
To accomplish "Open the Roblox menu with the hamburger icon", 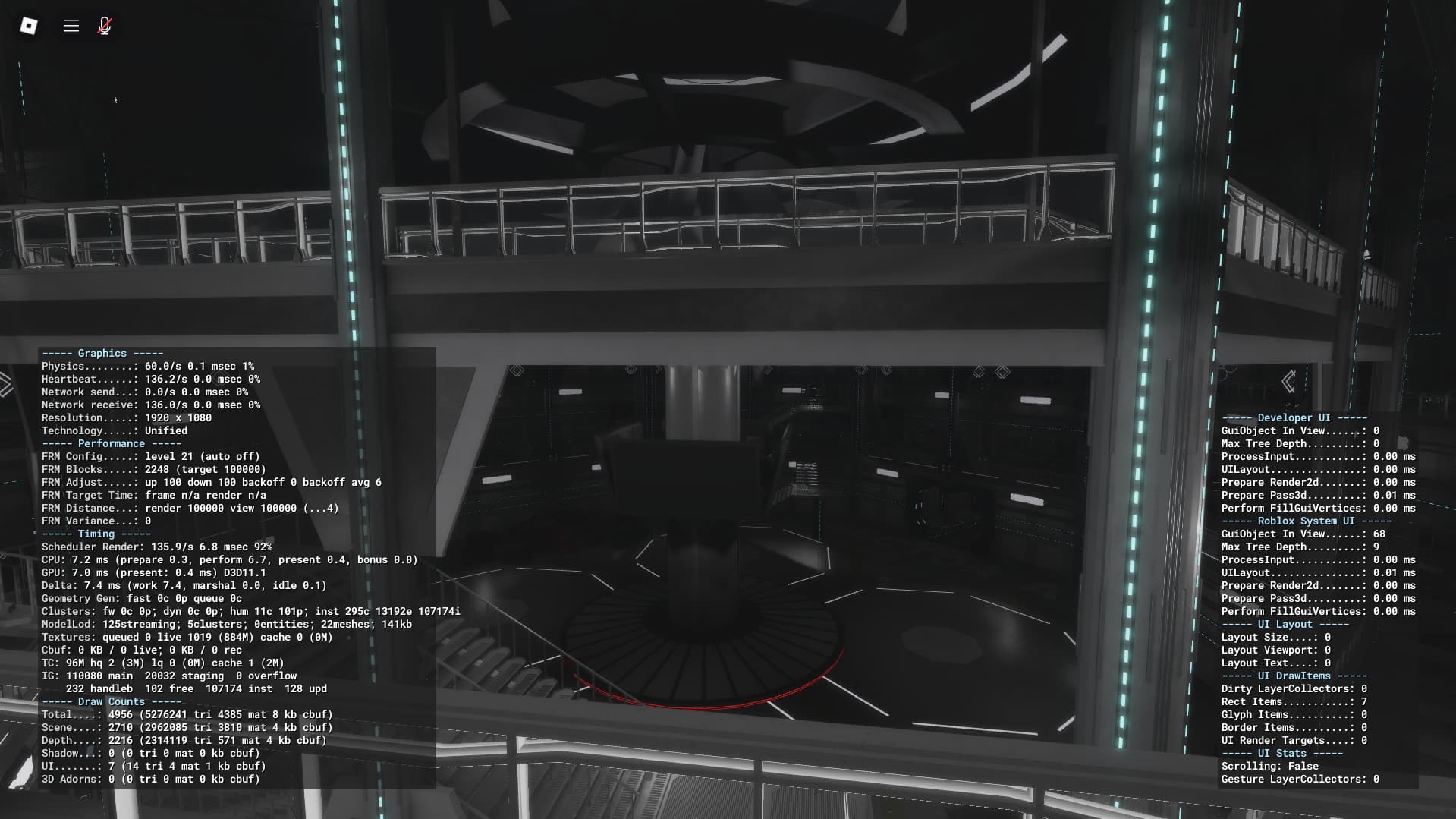I will [71, 25].
